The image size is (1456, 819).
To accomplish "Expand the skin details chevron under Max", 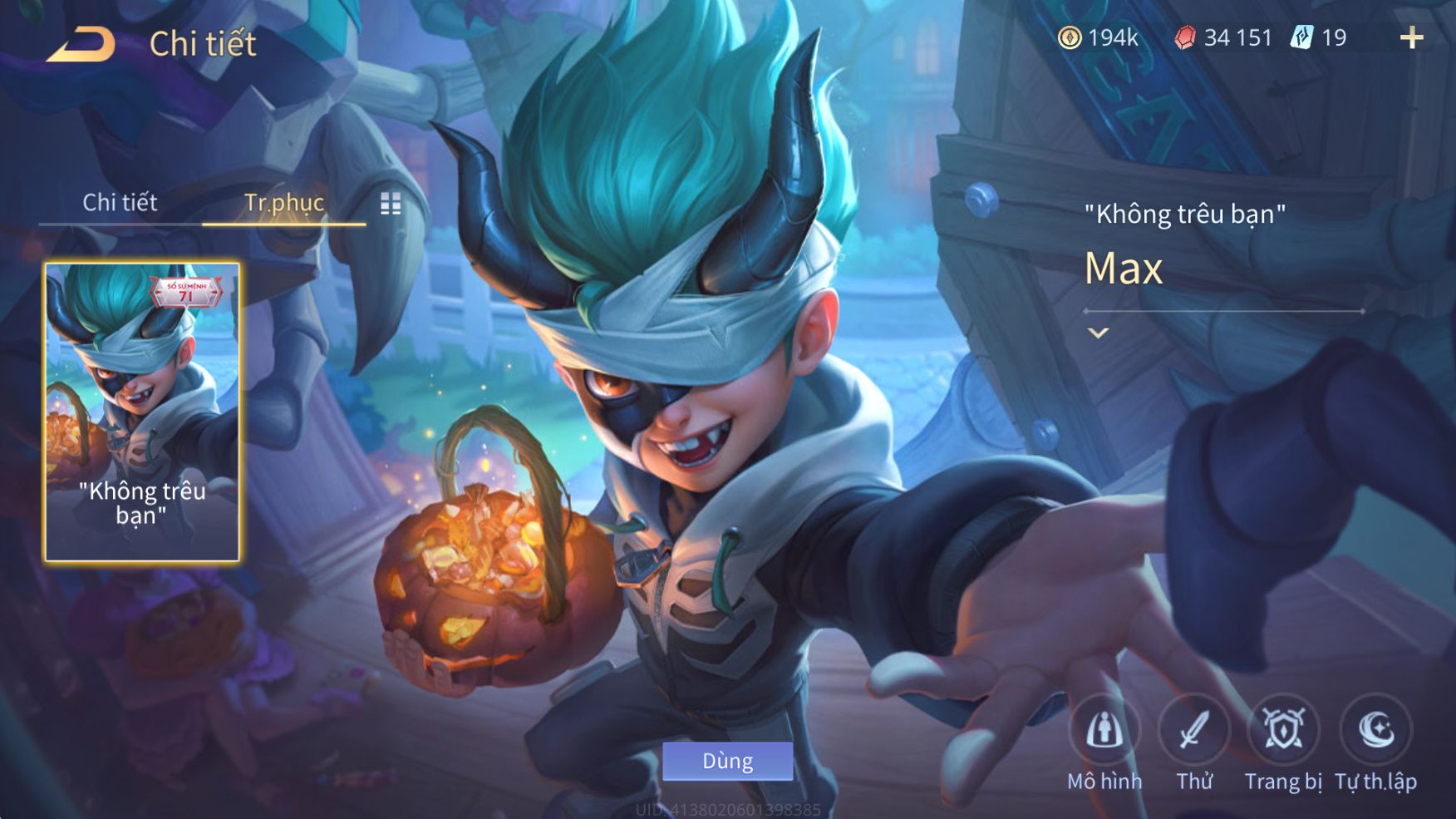I will point(1098,333).
